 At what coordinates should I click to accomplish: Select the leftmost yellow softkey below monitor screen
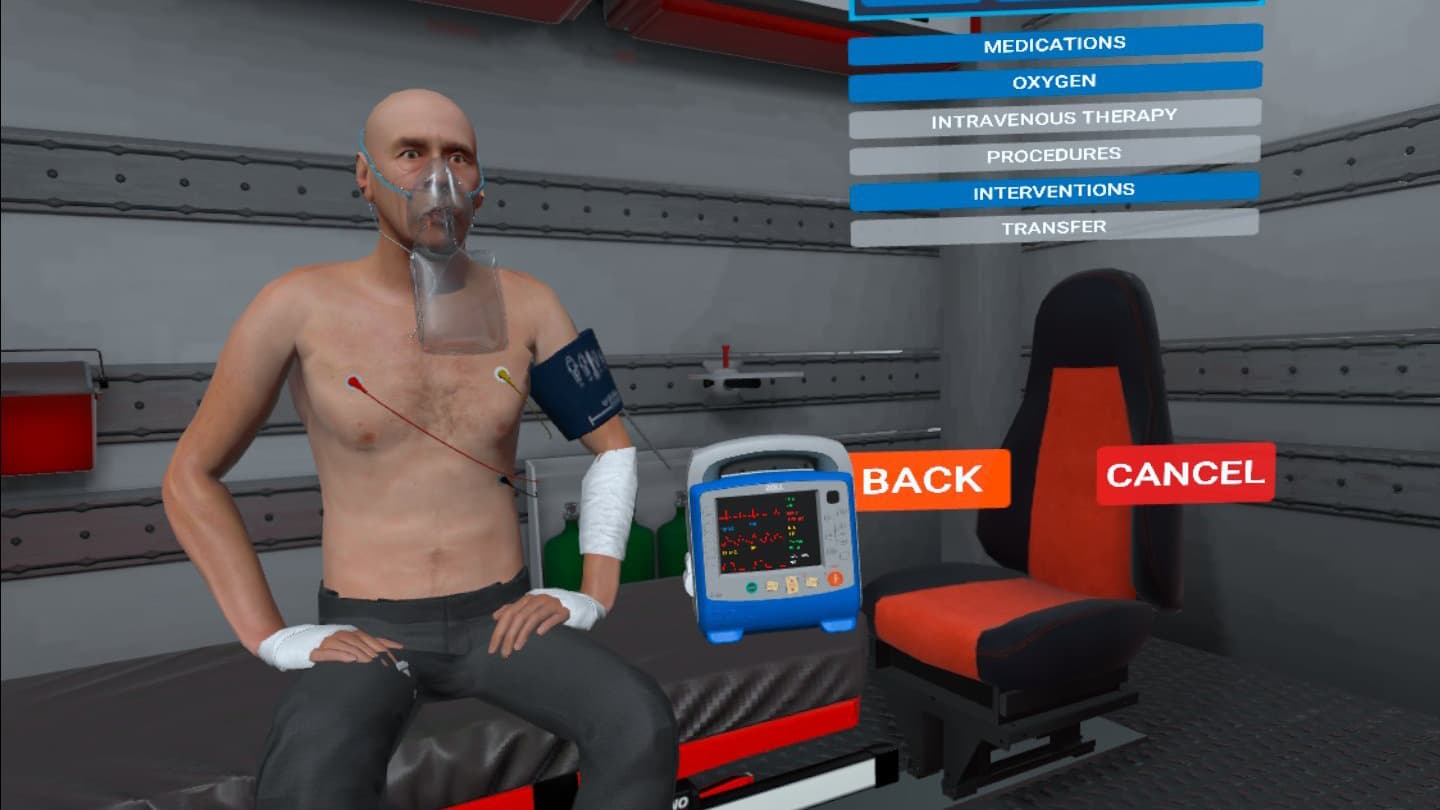click(770, 585)
